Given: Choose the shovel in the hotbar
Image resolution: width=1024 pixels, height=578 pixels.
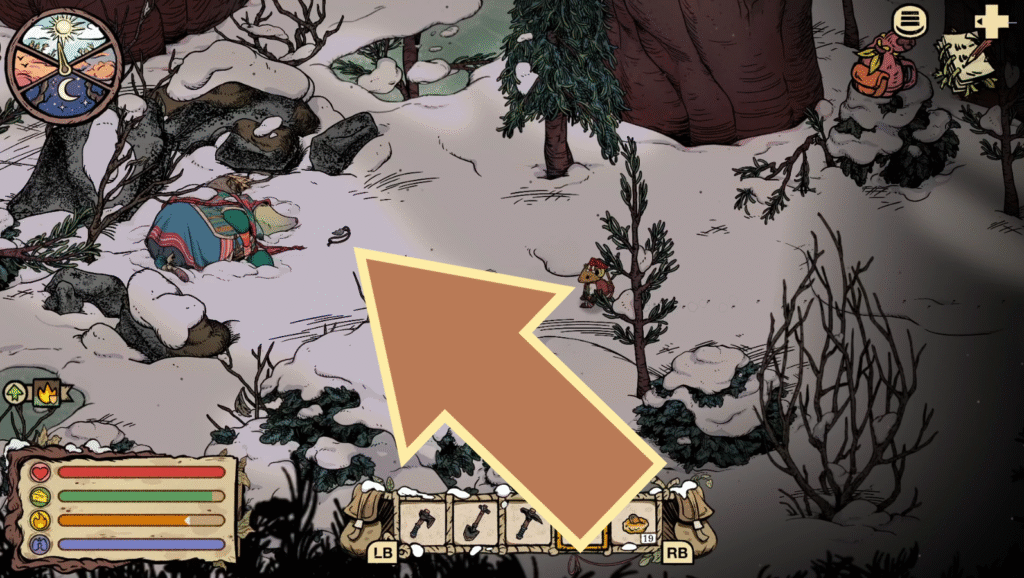Looking at the screenshot, I should [475, 522].
